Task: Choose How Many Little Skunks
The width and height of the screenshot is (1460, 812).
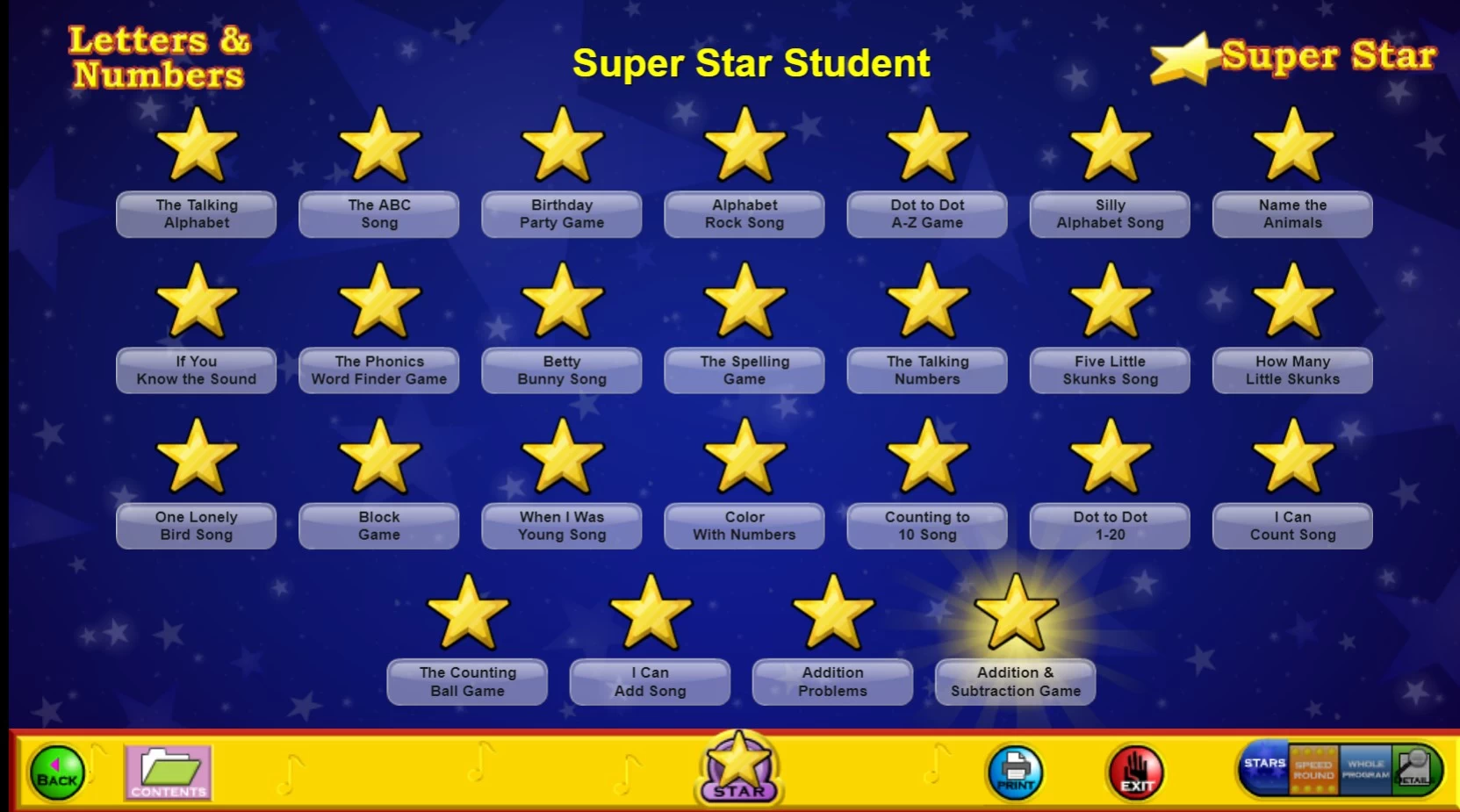Action: pyautogui.click(x=1292, y=370)
